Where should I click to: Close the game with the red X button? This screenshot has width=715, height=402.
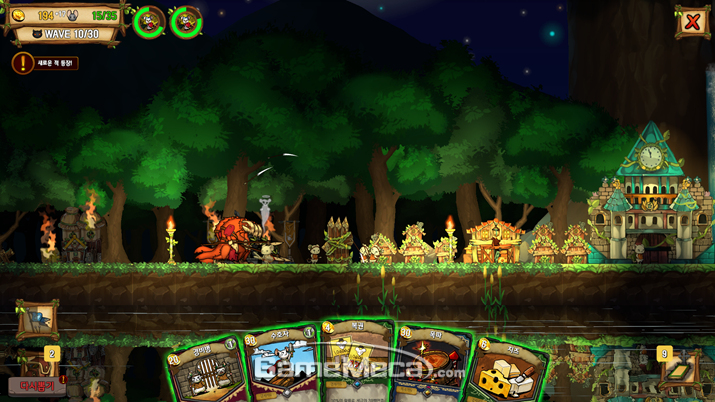coord(691,21)
